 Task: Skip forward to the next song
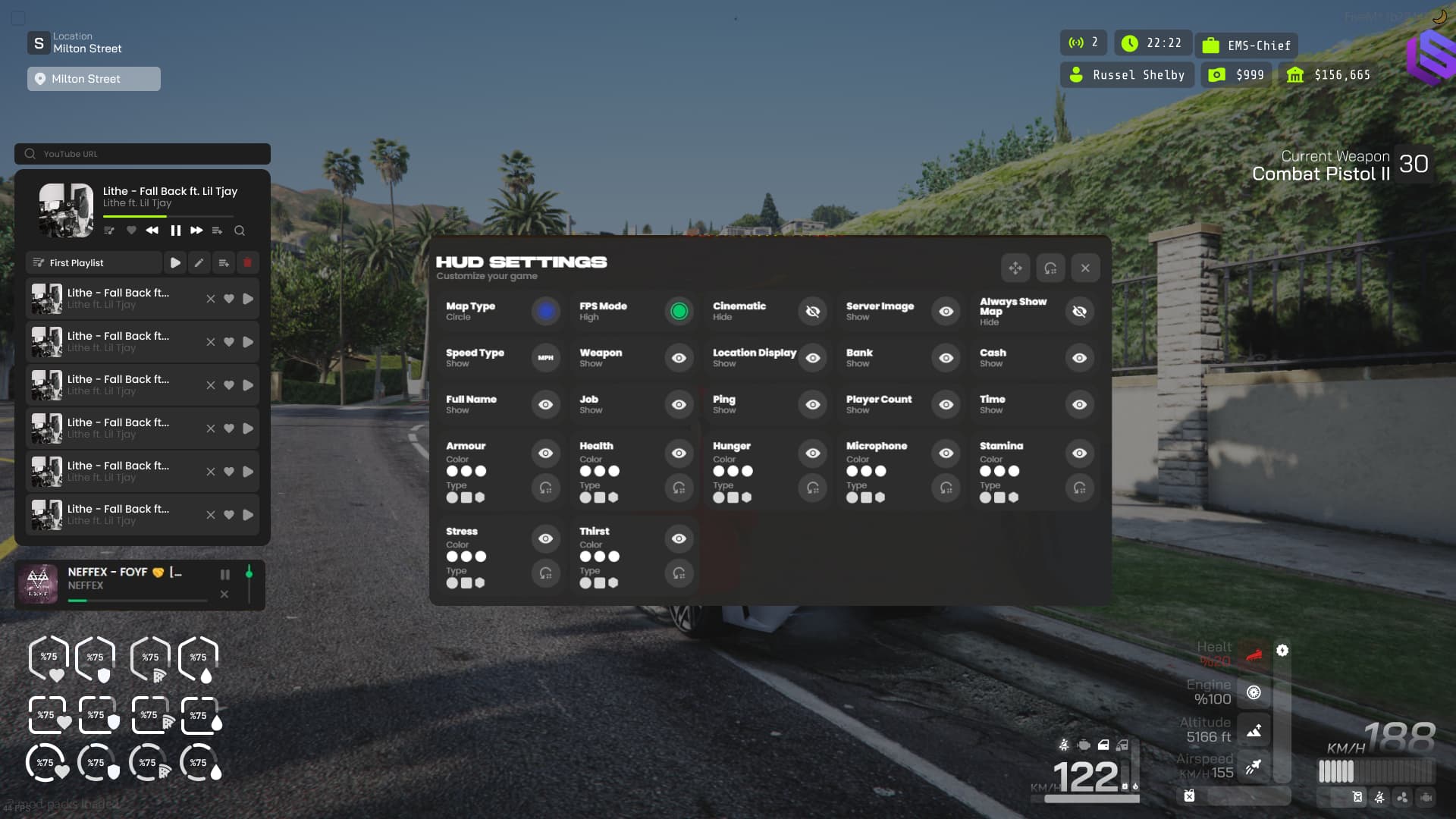click(196, 231)
